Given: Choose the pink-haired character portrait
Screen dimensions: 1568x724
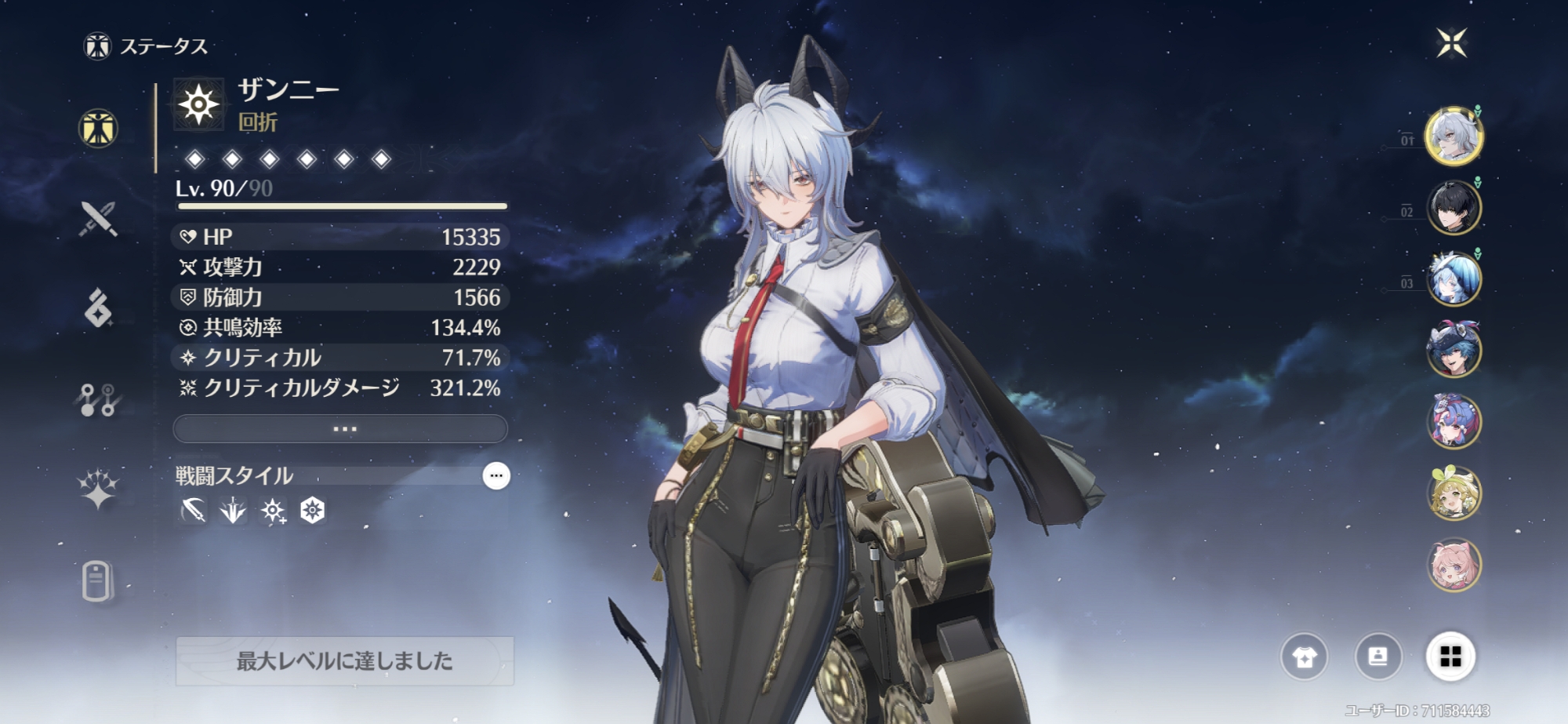Looking at the screenshot, I should point(1454,564).
